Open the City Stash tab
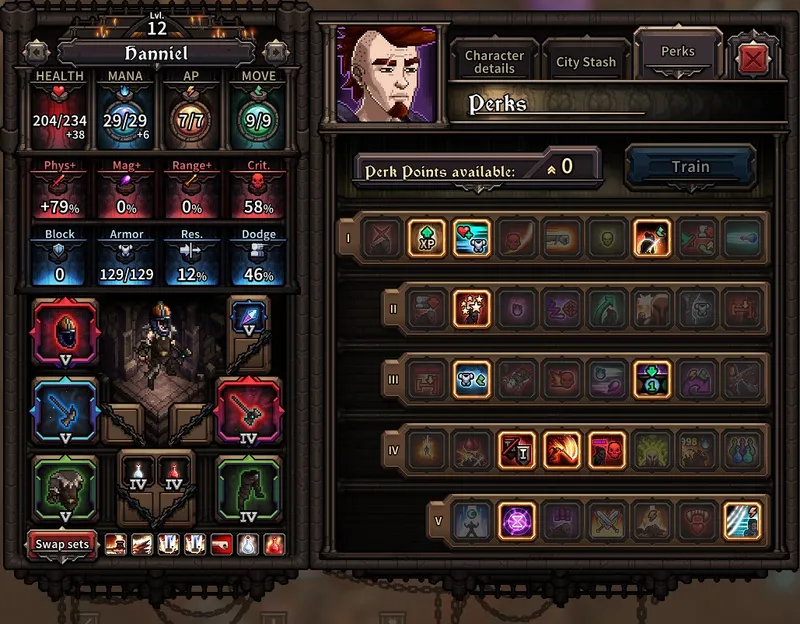Image resolution: width=800 pixels, height=624 pixels. click(586, 62)
